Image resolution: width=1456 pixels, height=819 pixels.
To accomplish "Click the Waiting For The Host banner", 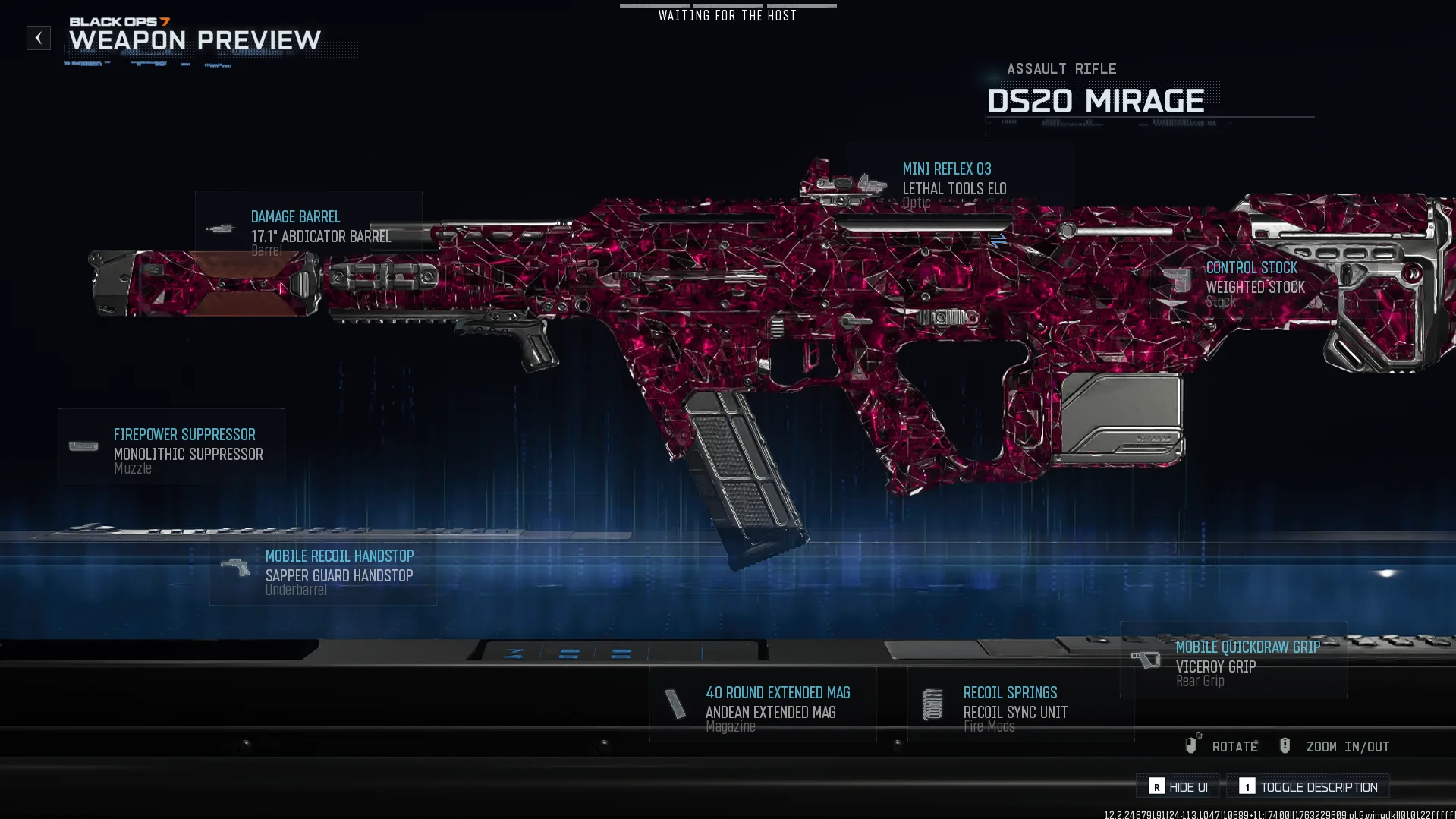I will [727, 14].
